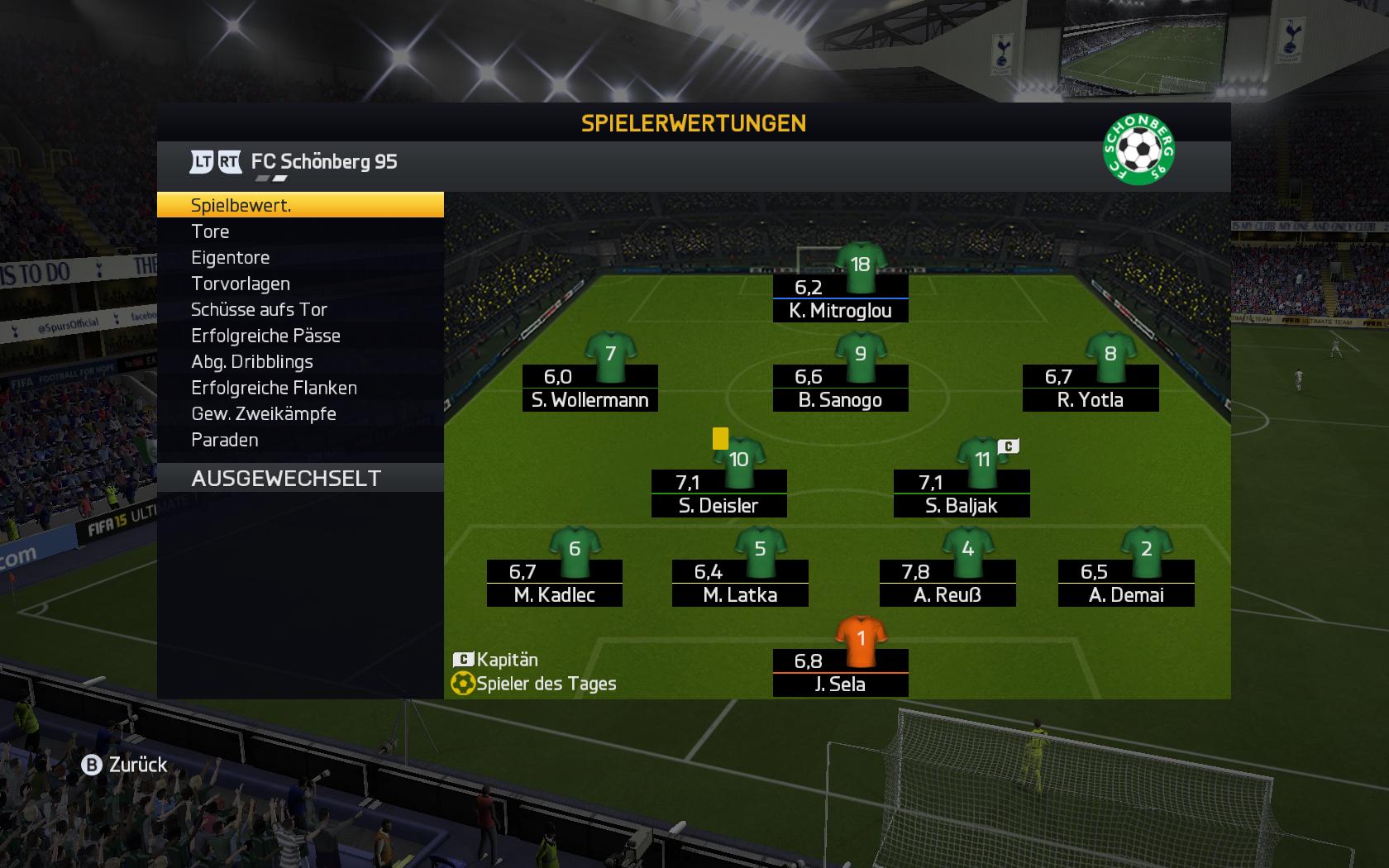1389x868 pixels.
Task: Click captain S. Baljak's card
Action: click(x=961, y=494)
